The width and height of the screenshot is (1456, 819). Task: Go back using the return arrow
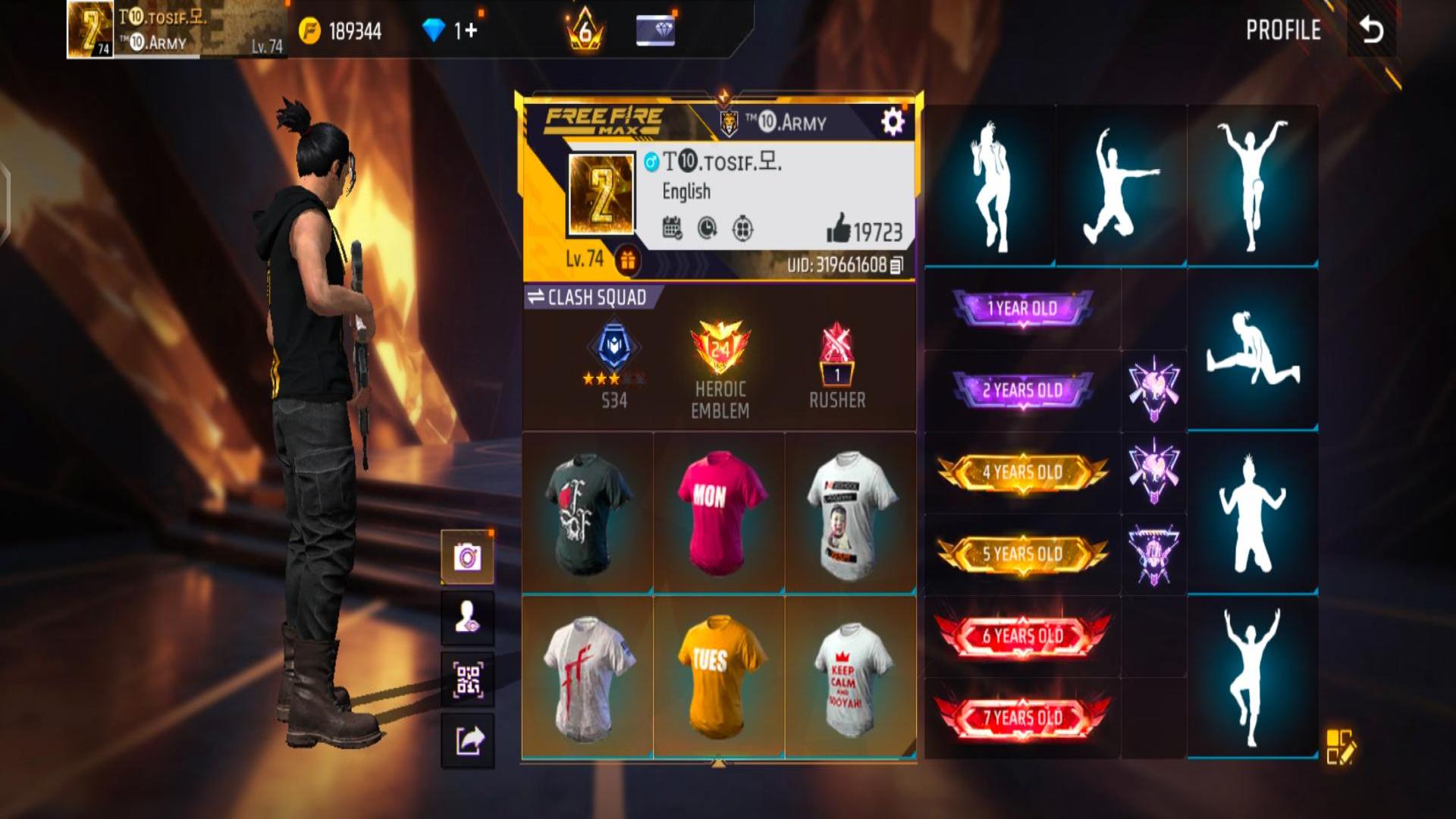pyautogui.click(x=1371, y=30)
